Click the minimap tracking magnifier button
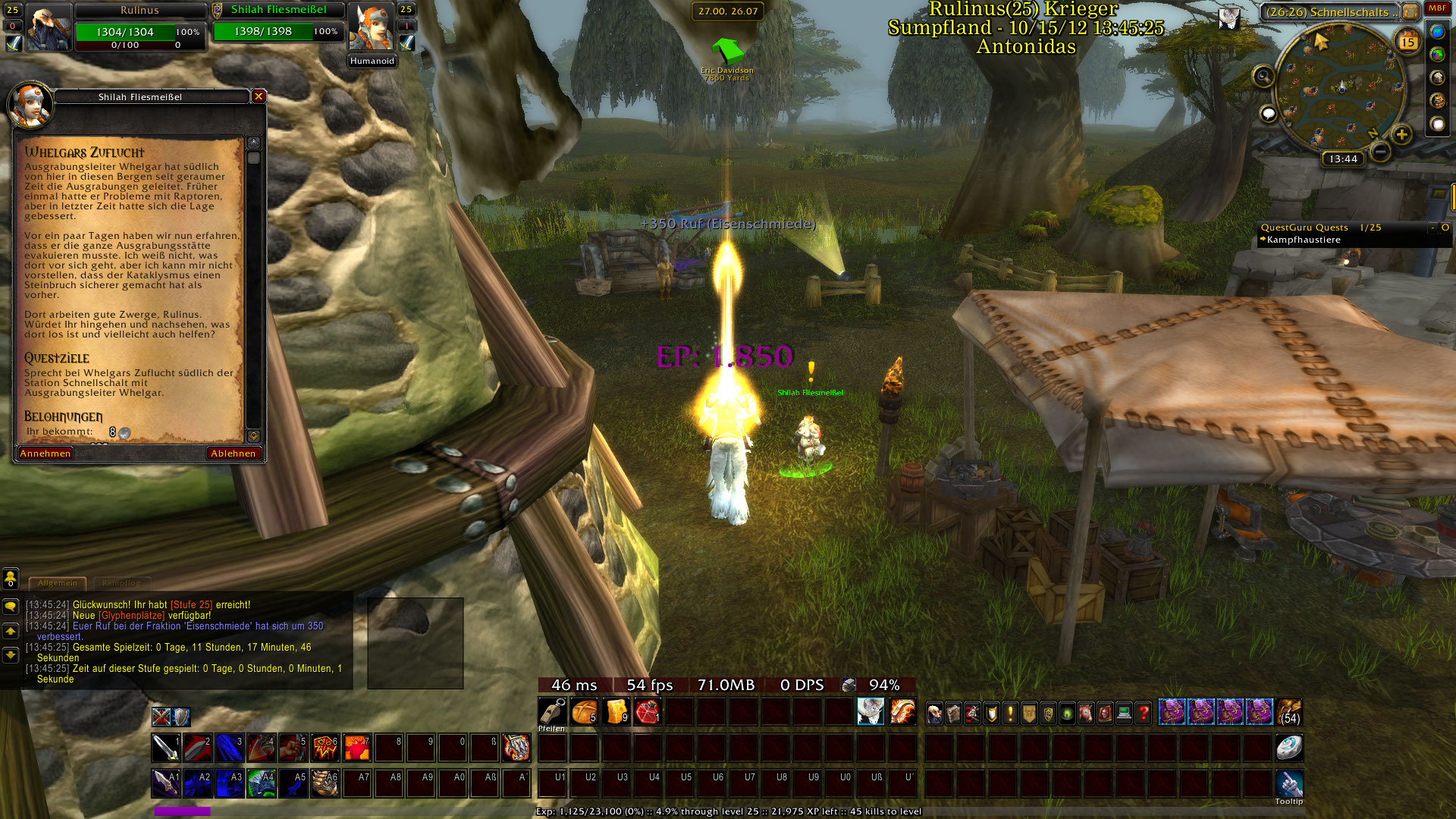Viewport: 1456px width, 819px height. pyautogui.click(x=1263, y=76)
